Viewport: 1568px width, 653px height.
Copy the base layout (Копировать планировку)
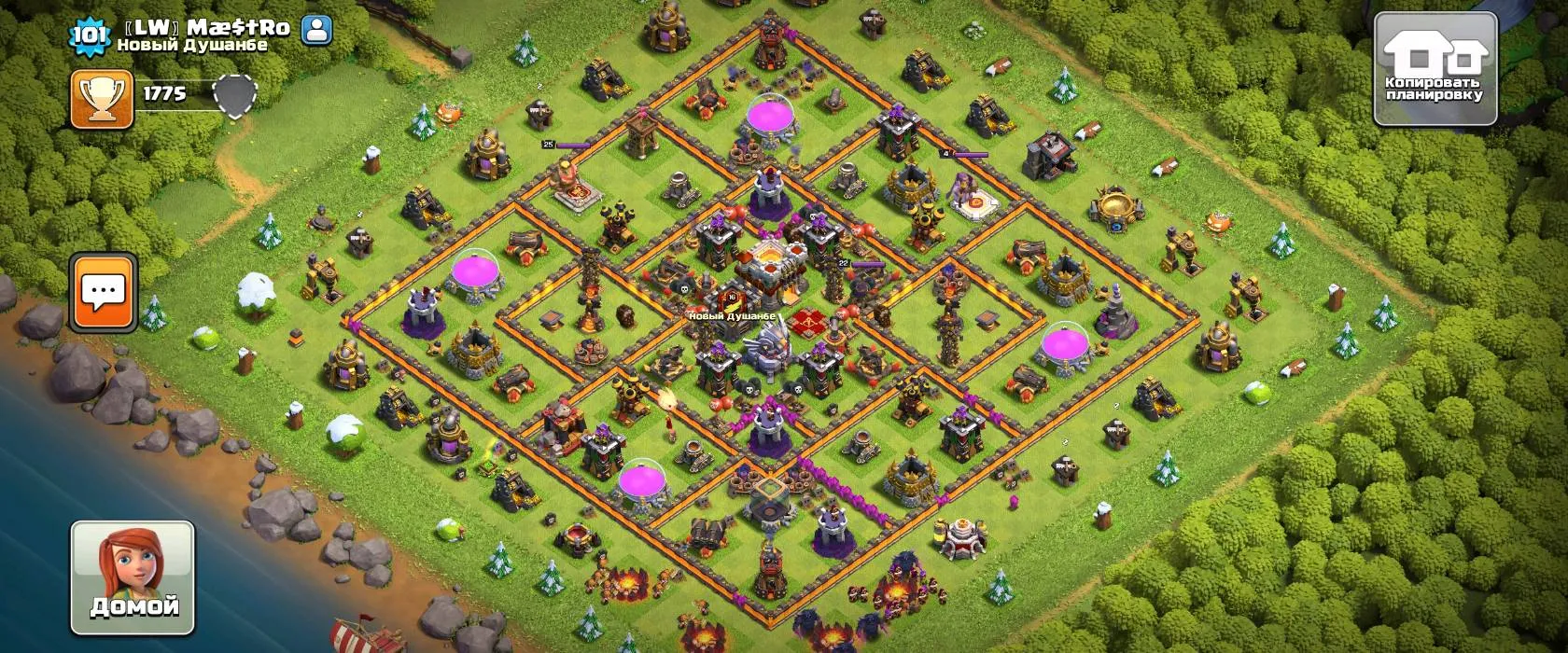coord(1435,69)
